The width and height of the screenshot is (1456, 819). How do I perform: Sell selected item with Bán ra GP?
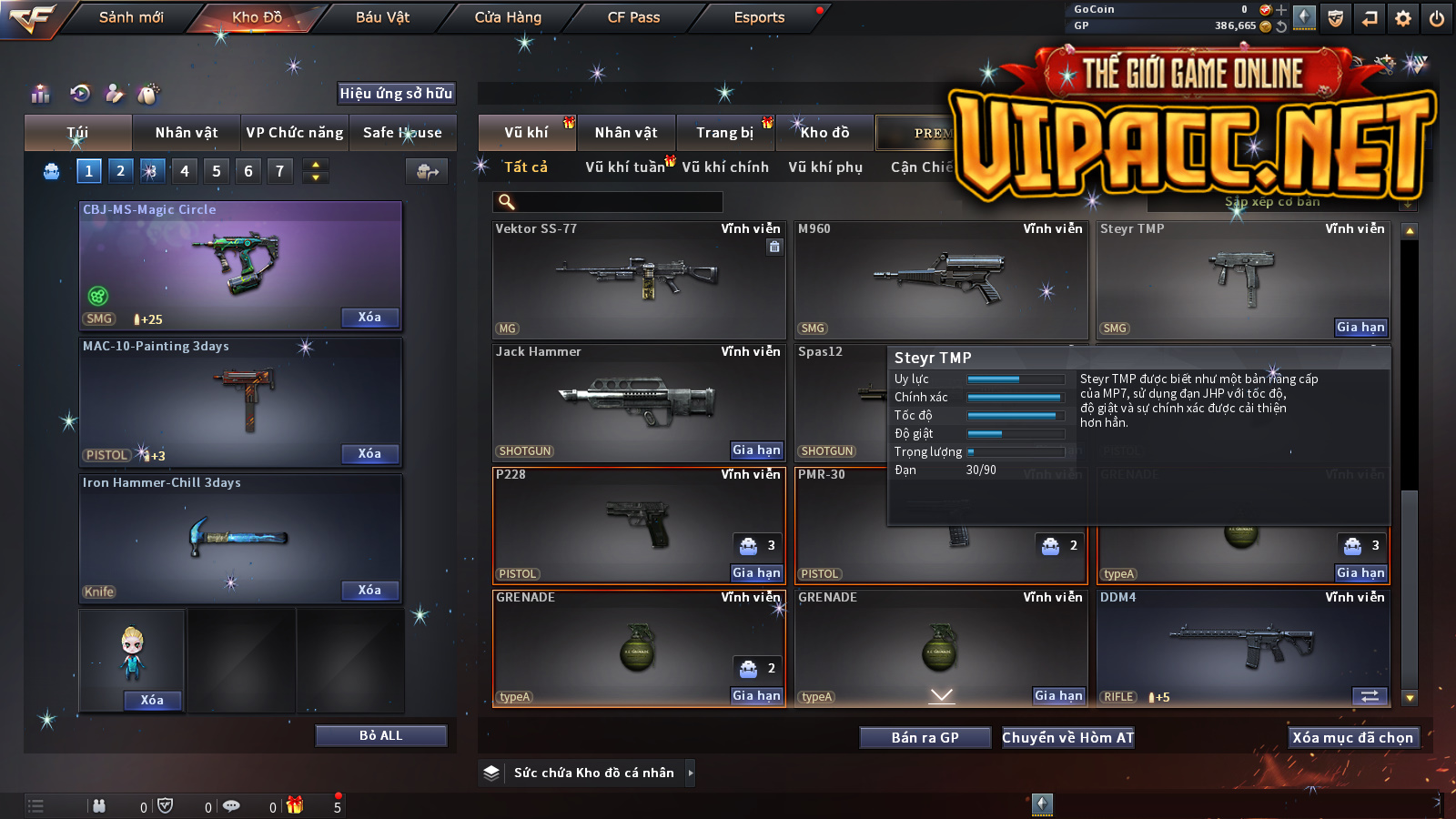pos(925,738)
